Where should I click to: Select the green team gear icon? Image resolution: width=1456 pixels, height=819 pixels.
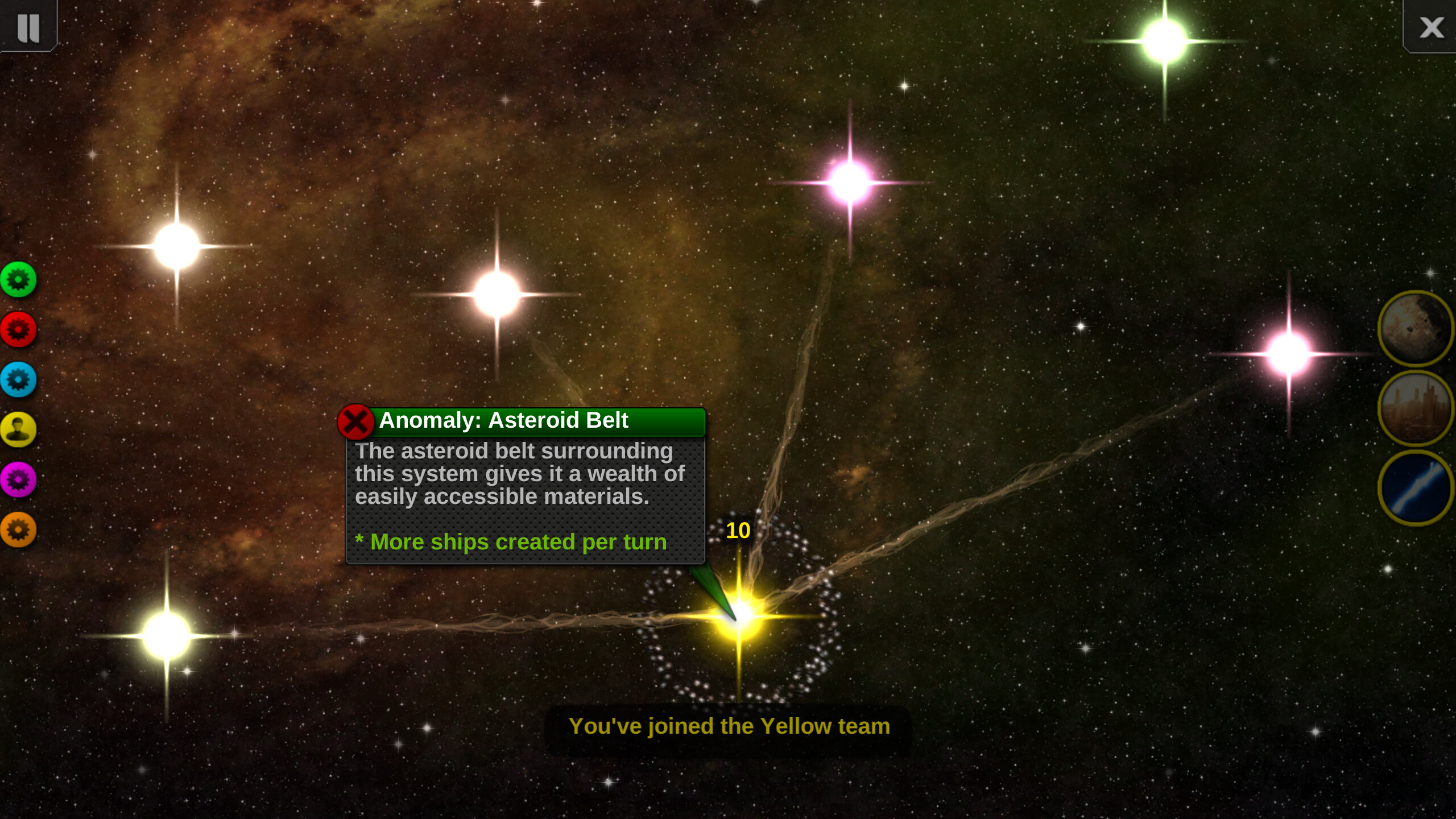pos(19,279)
